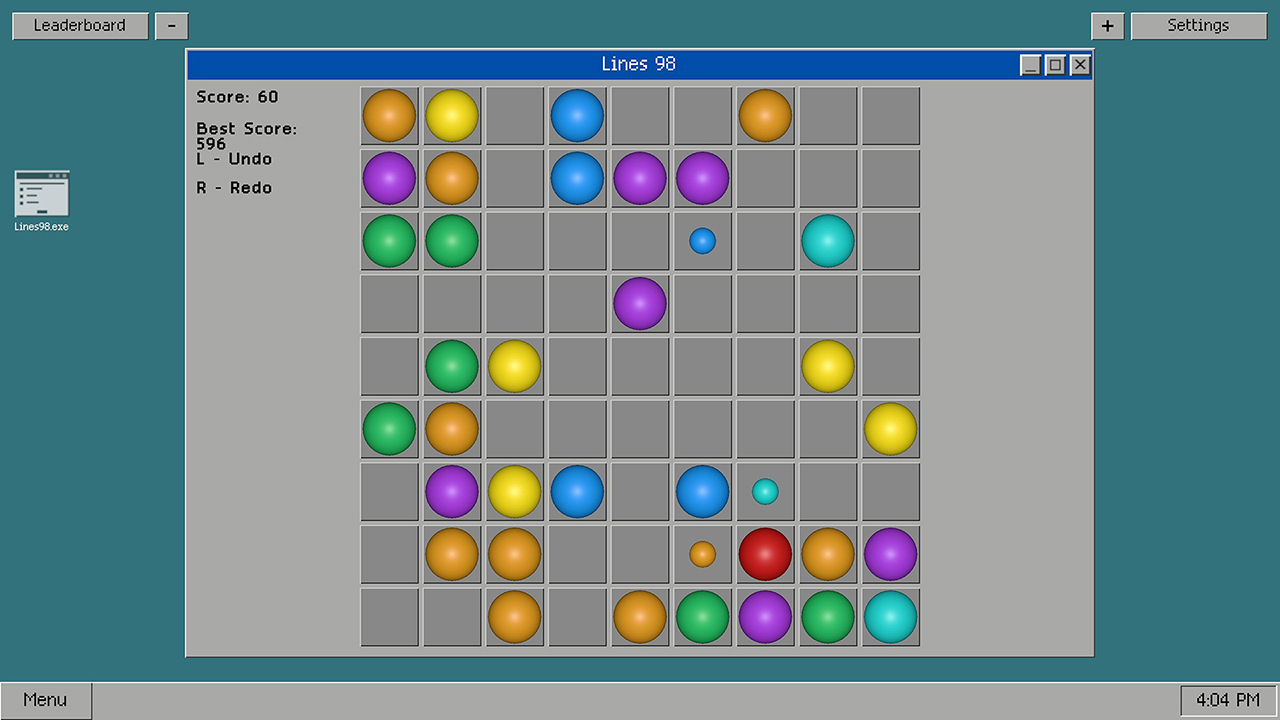Select the isolated purple ball near the board center

click(x=639, y=303)
